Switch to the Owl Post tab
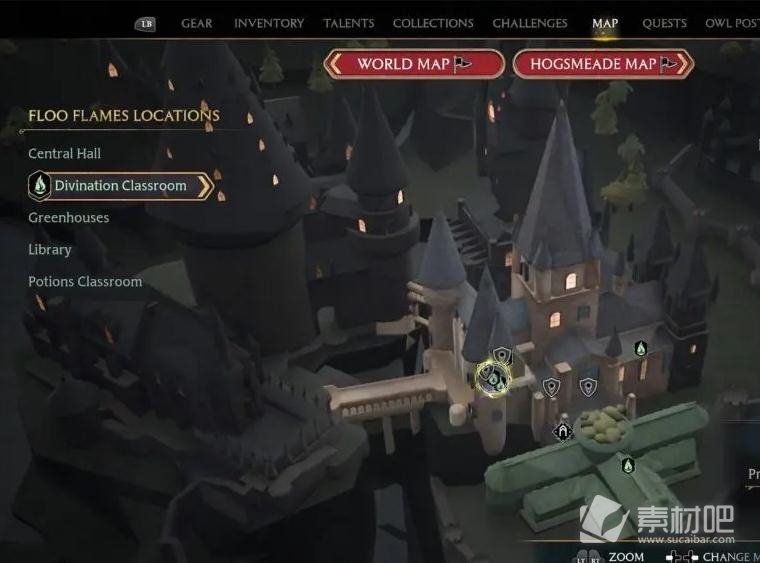 pos(732,23)
